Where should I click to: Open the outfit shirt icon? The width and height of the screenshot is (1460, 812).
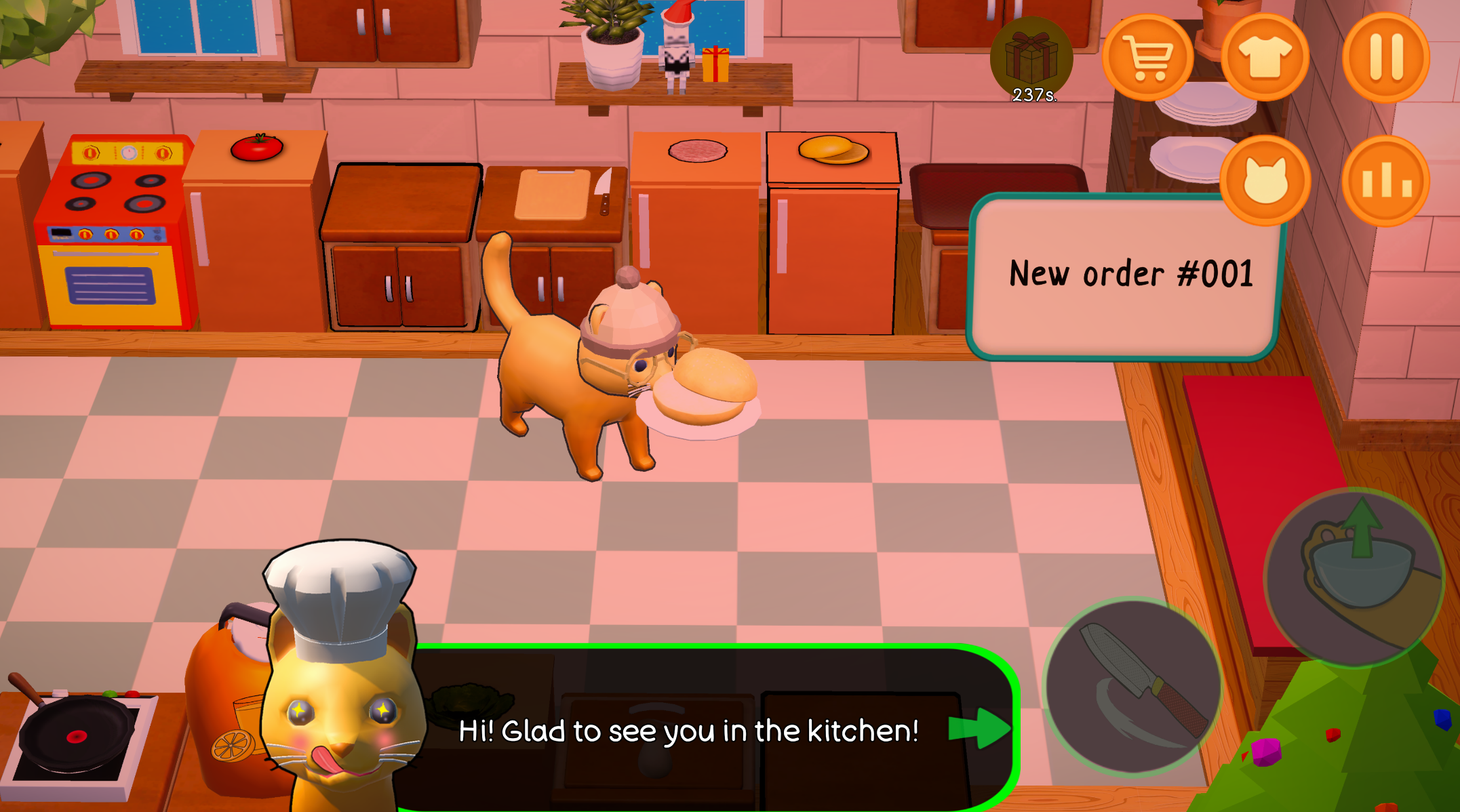(1267, 57)
